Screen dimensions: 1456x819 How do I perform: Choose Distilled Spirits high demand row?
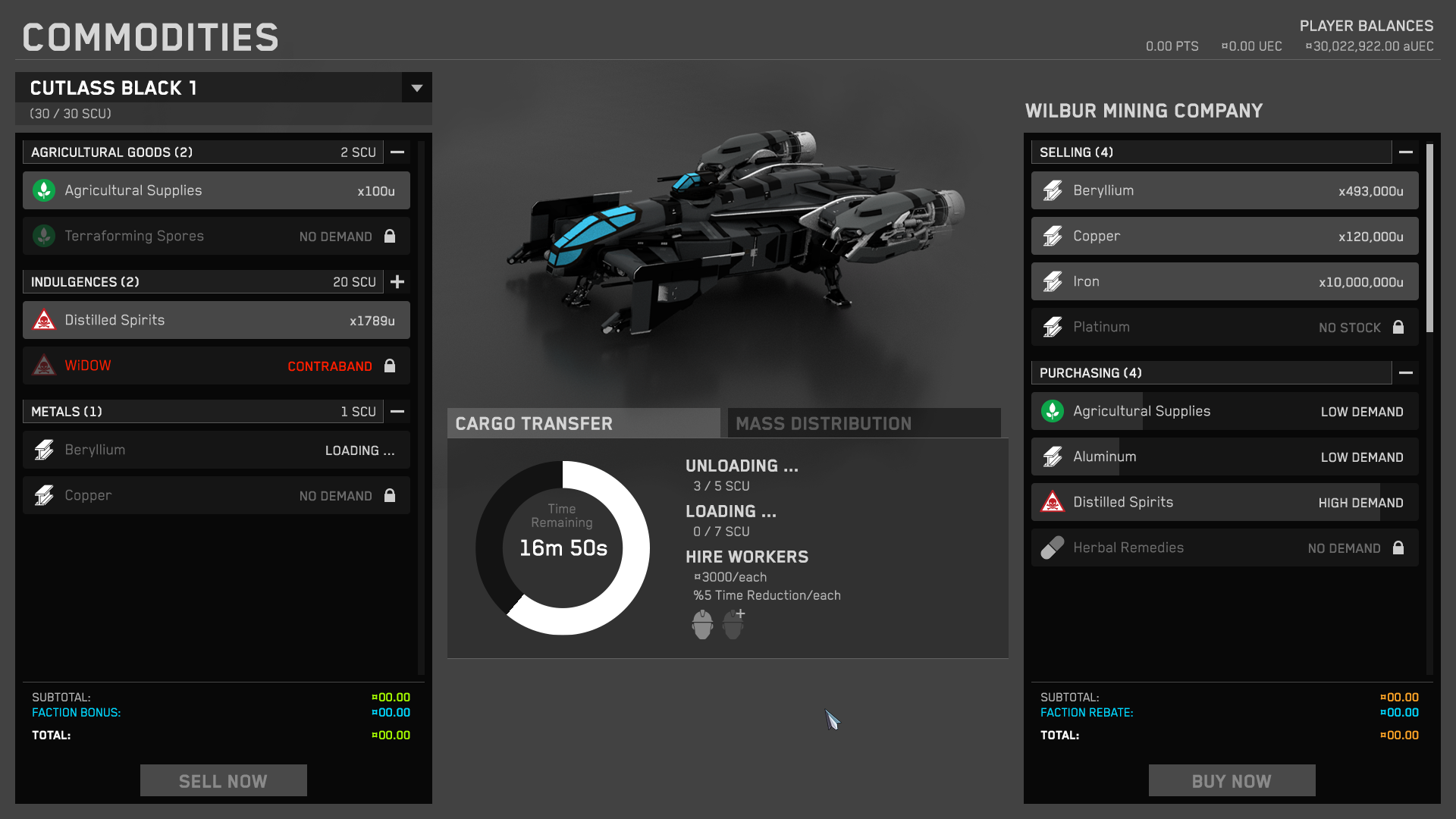point(1224,503)
